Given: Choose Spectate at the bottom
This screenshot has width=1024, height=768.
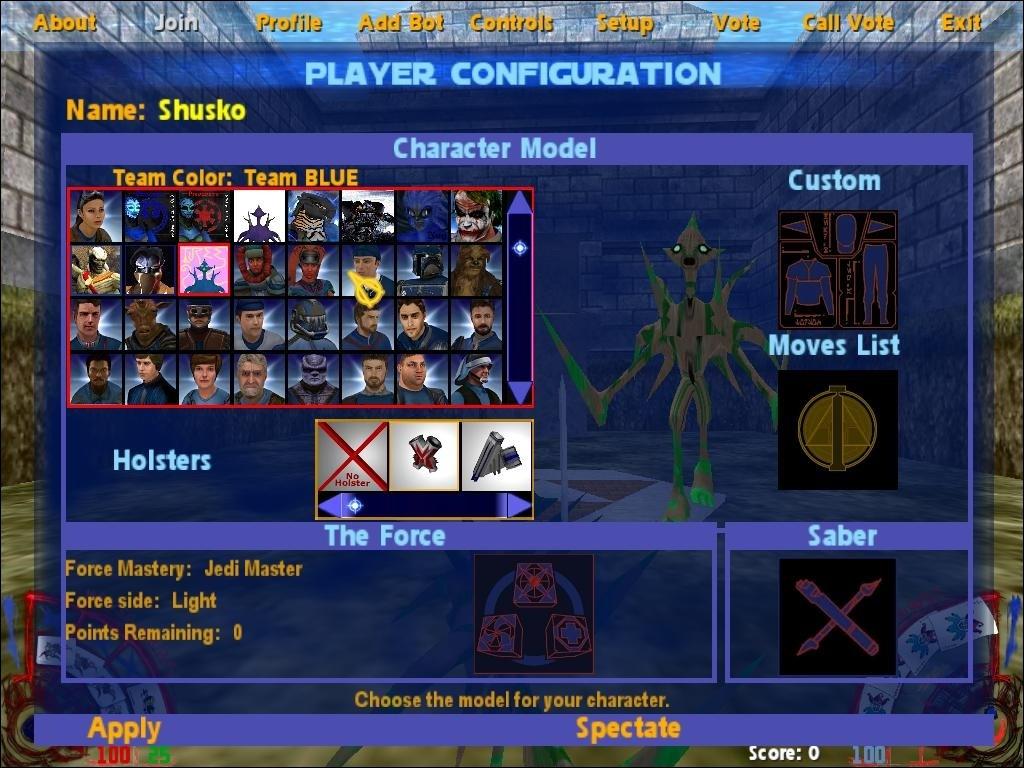Looking at the screenshot, I should tap(628, 728).
